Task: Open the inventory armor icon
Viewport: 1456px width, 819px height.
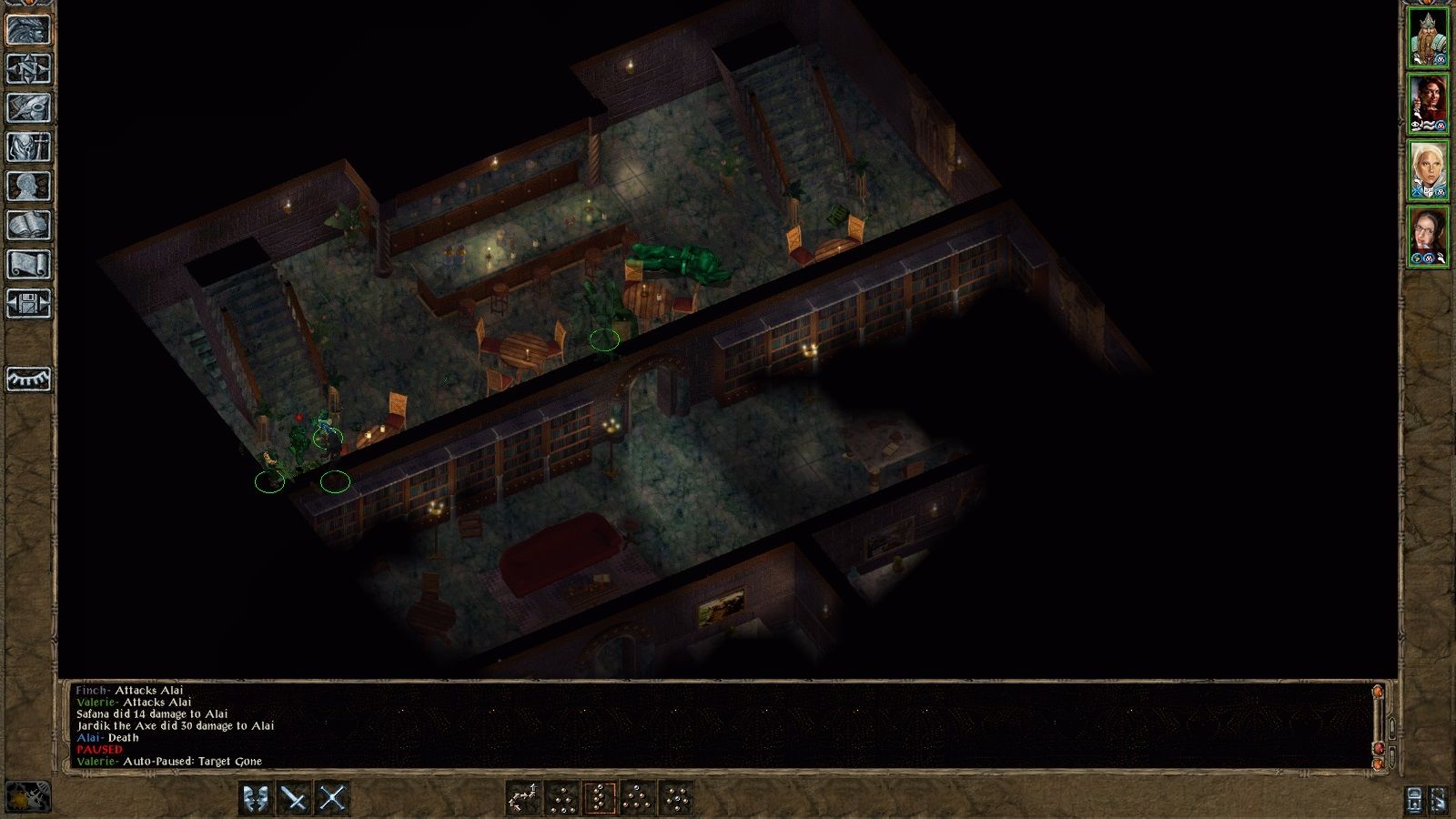Action: point(25,147)
